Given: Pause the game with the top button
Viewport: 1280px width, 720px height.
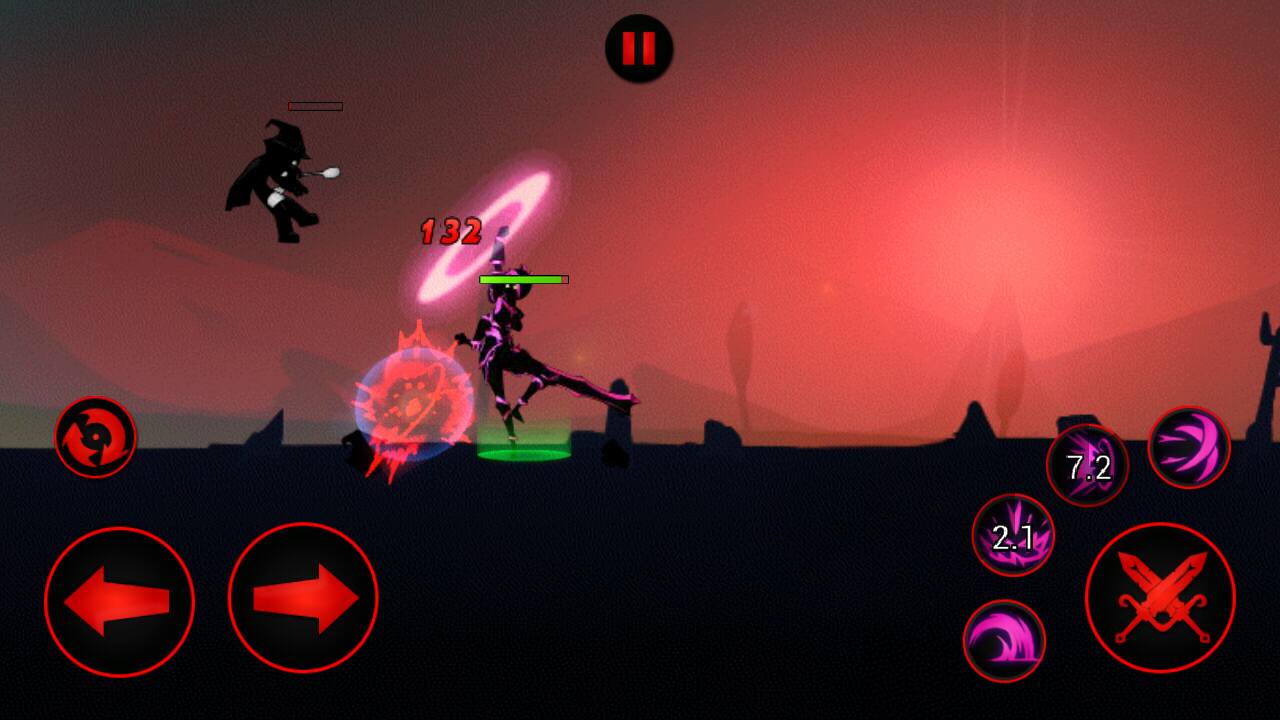Looking at the screenshot, I should click(639, 48).
